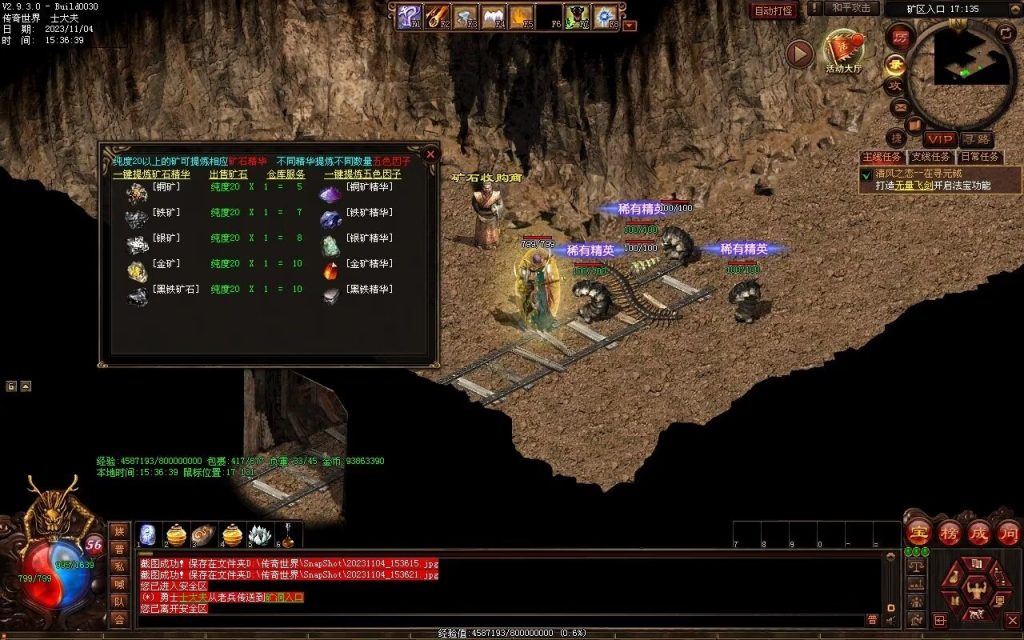Close the ore merchant panel

(x=430, y=155)
